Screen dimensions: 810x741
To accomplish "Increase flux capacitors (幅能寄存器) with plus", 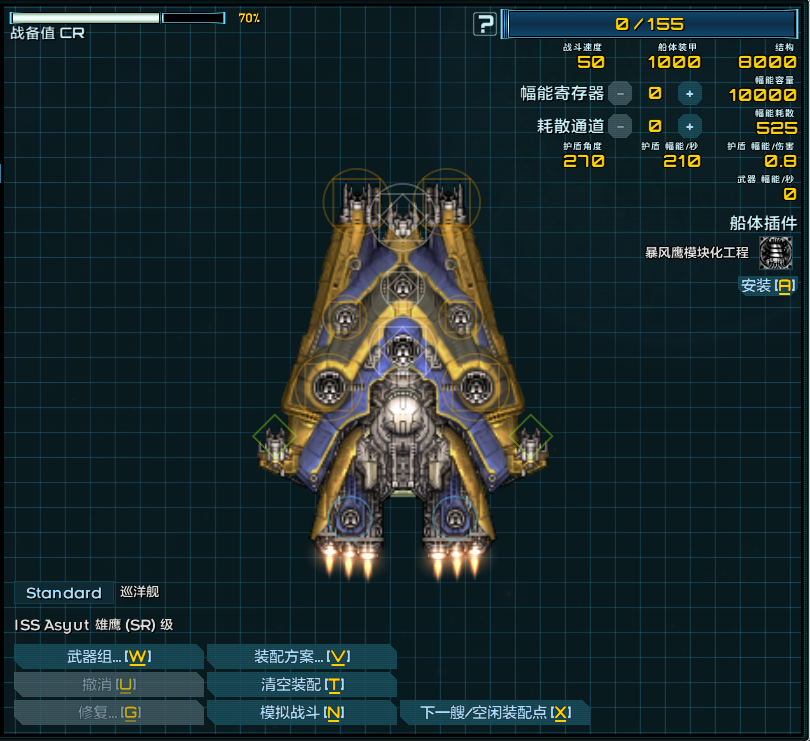I will (x=689, y=93).
